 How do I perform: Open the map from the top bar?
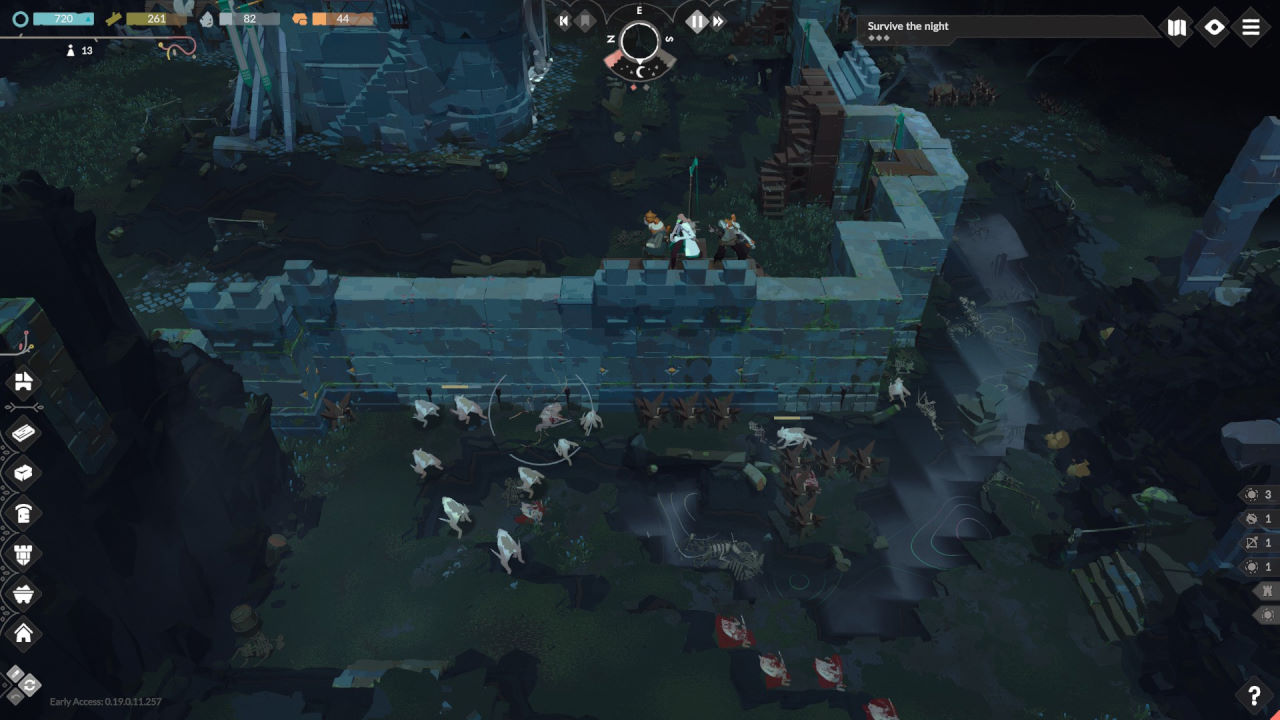click(1177, 28)
